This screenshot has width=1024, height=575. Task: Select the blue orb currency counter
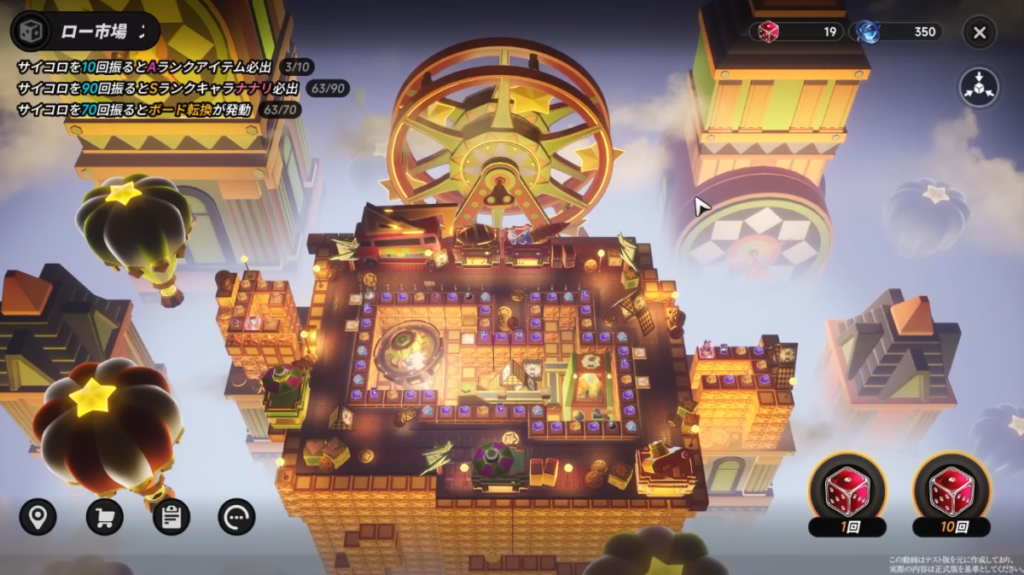point(896,32)
